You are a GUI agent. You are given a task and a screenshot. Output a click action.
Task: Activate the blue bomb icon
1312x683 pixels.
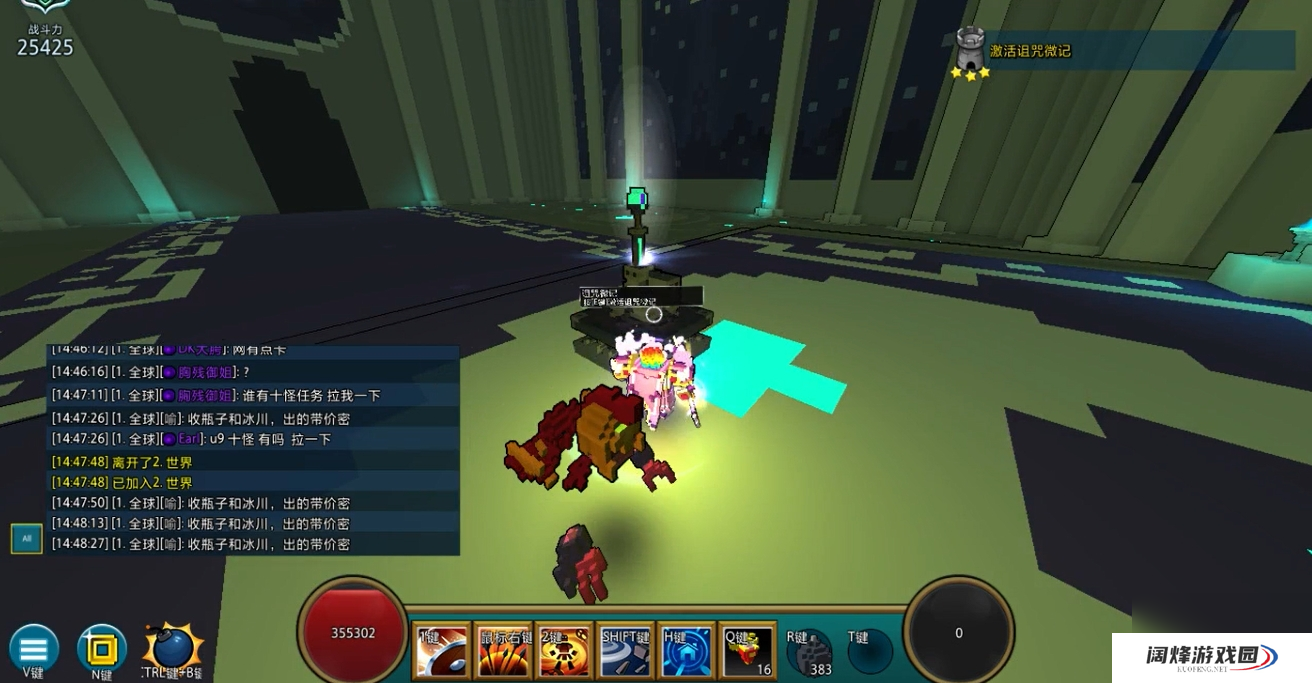(x=172, y=648)
